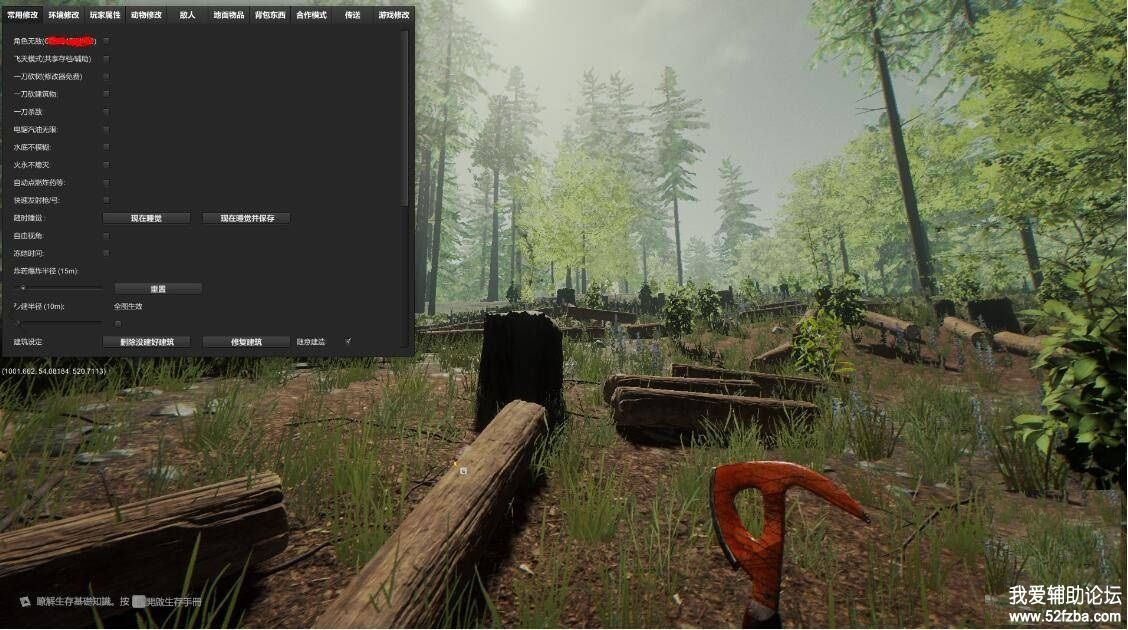Switch to the 环境修改 tab
Image resolution: width=1128 pixels, height=630 pixels.
pyautogui.click(x=64, y=15)
